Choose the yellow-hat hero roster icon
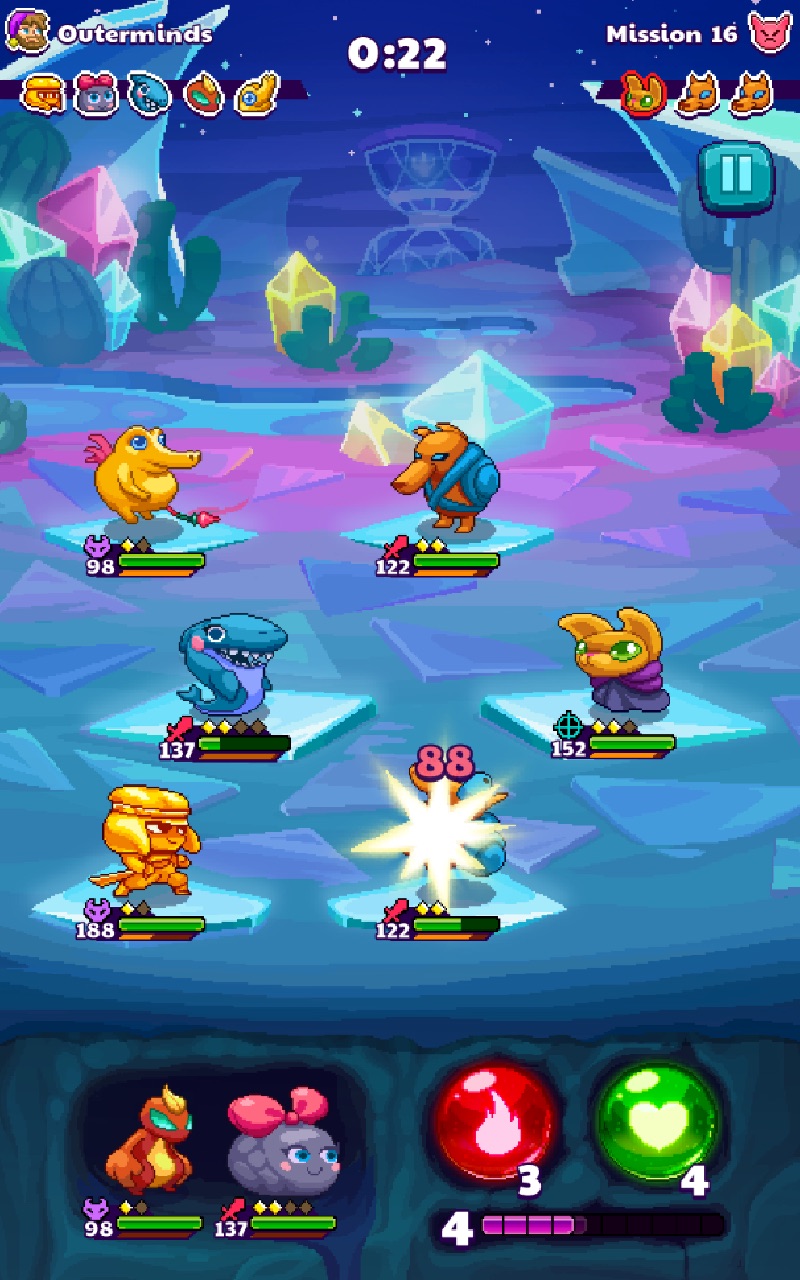The image size is (800, 1280). (45, 94)
